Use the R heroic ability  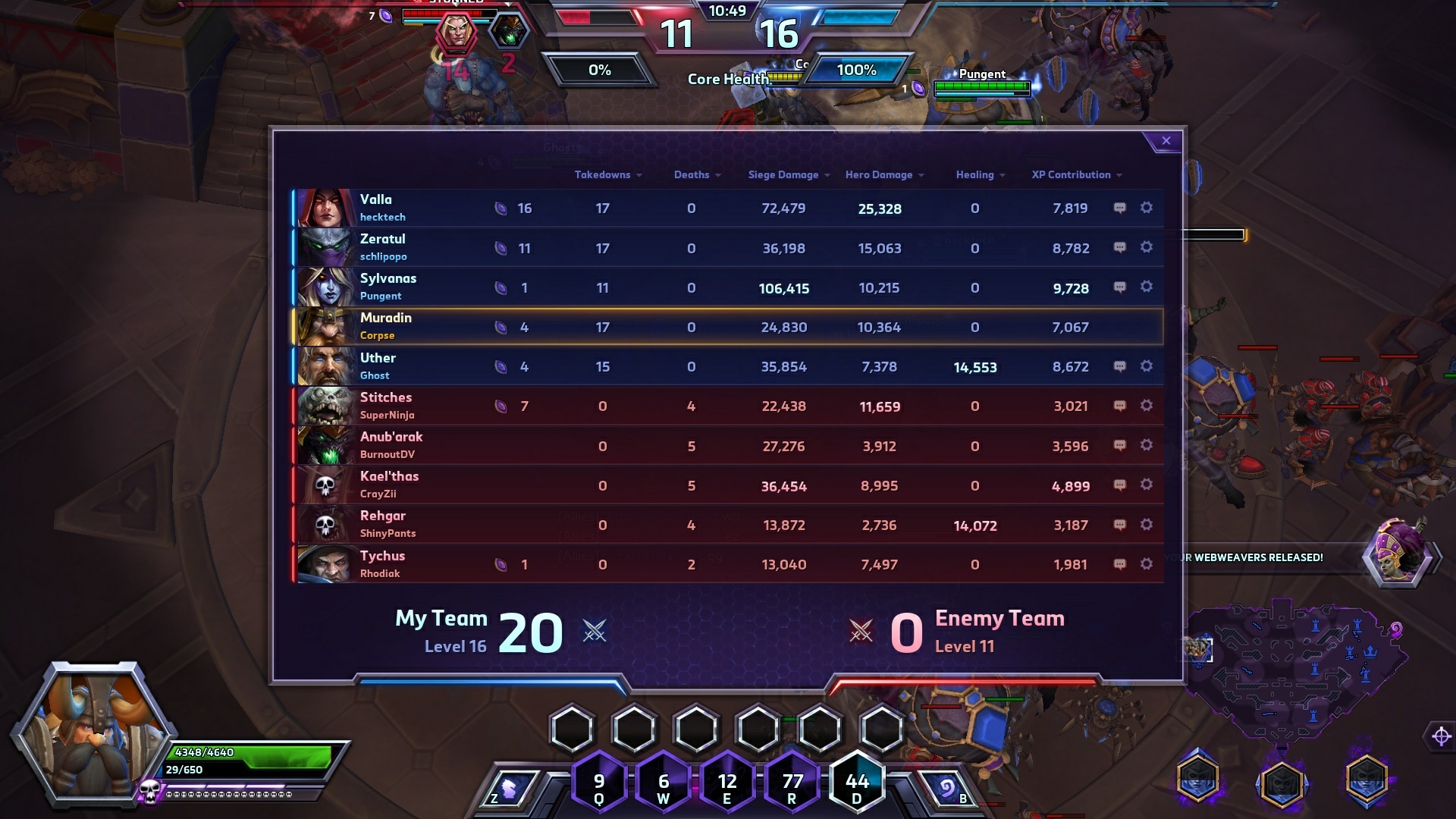point(792,783)
